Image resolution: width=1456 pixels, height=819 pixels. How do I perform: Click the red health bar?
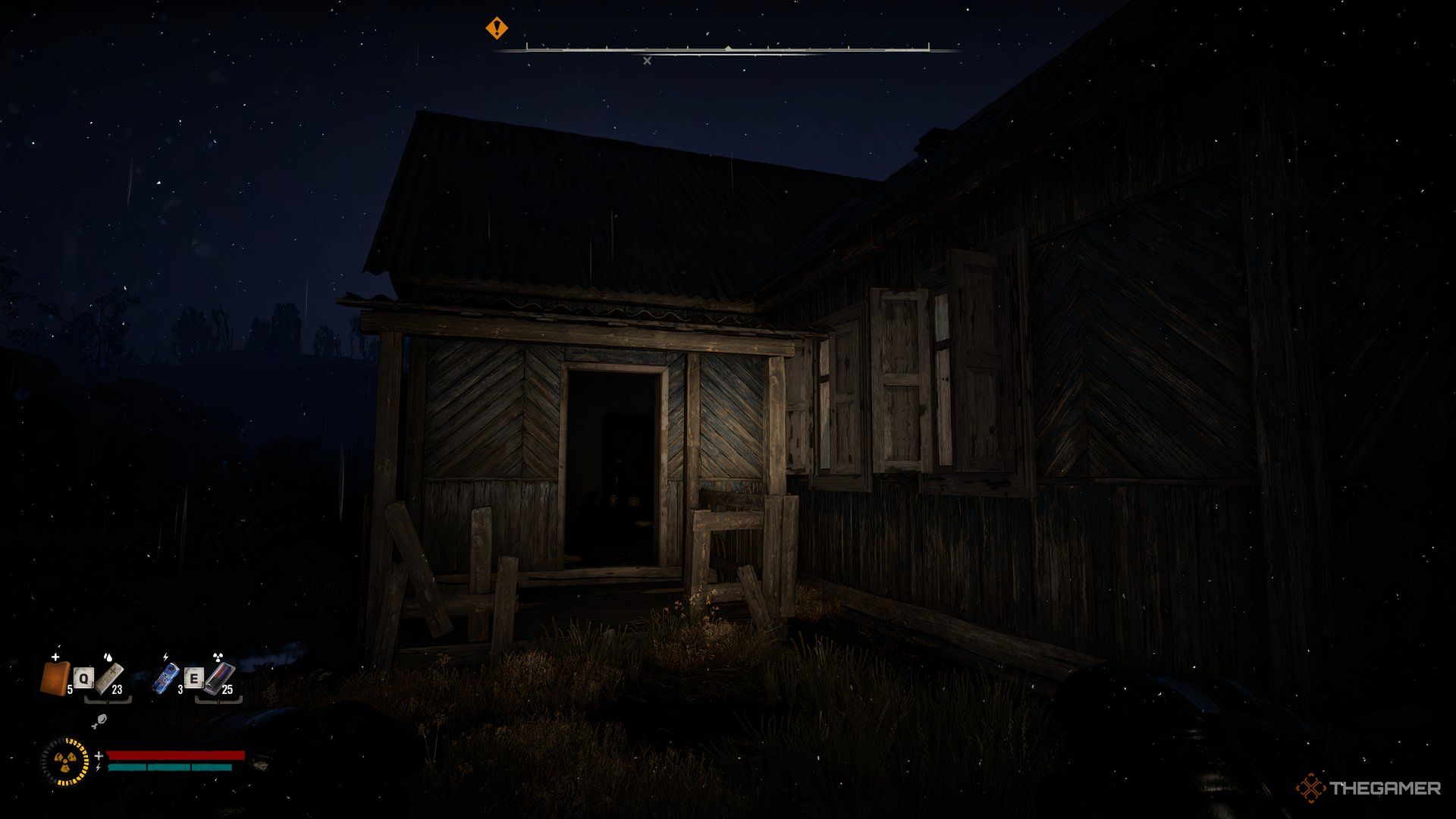coord(174,755)
